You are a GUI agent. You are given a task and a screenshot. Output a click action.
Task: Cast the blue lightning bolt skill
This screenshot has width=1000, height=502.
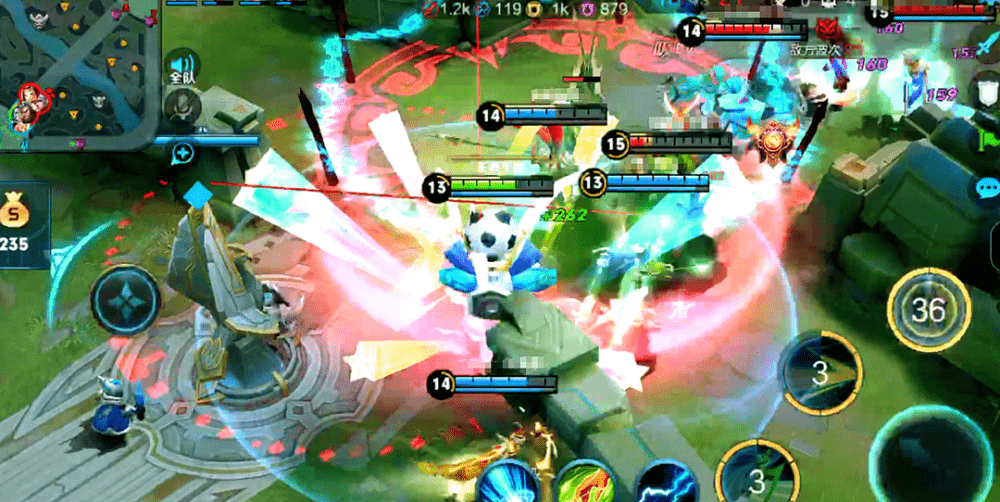click(x=665, y=484)
